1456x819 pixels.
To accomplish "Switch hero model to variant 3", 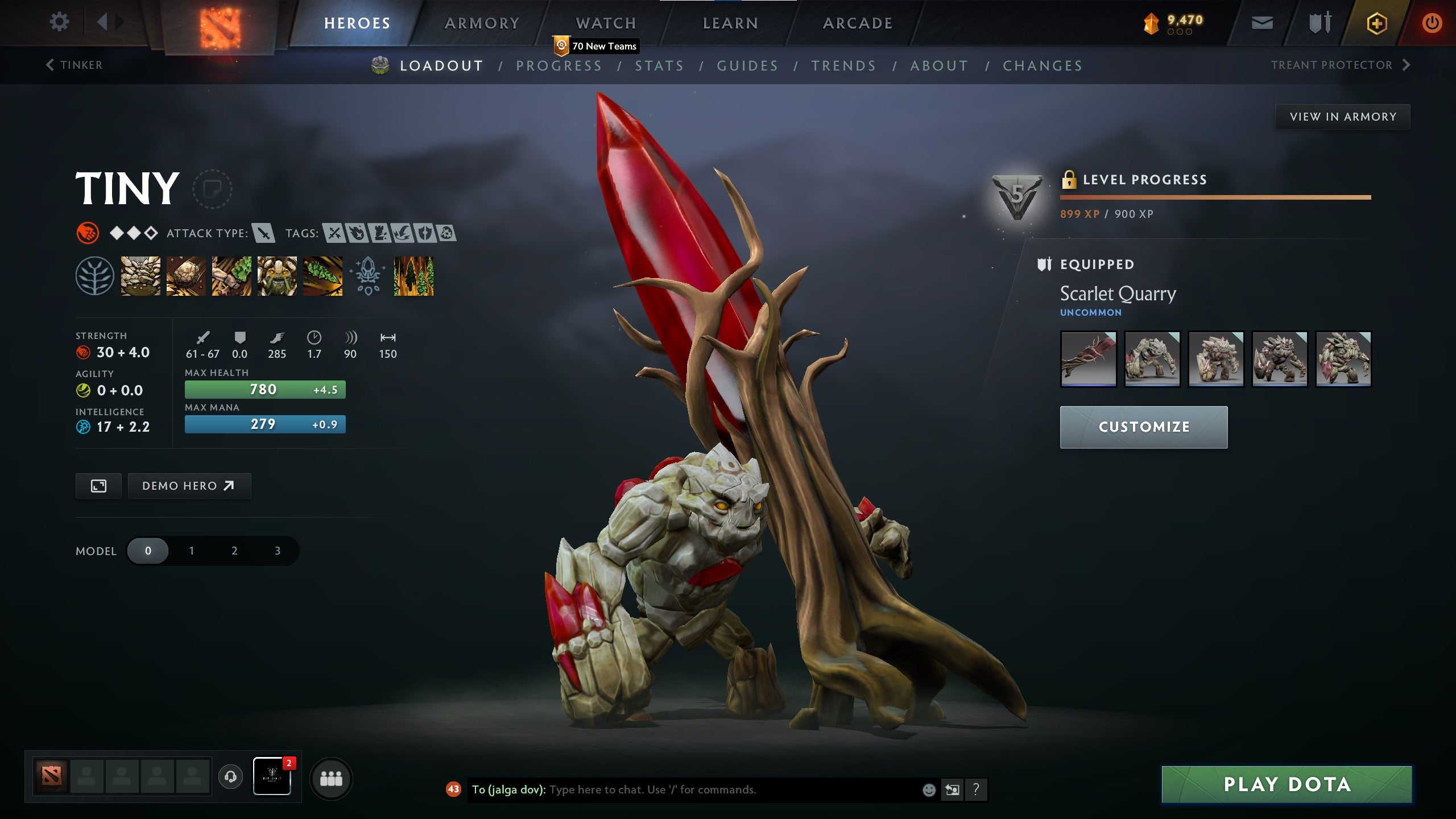I will click(x=277, y=551).
